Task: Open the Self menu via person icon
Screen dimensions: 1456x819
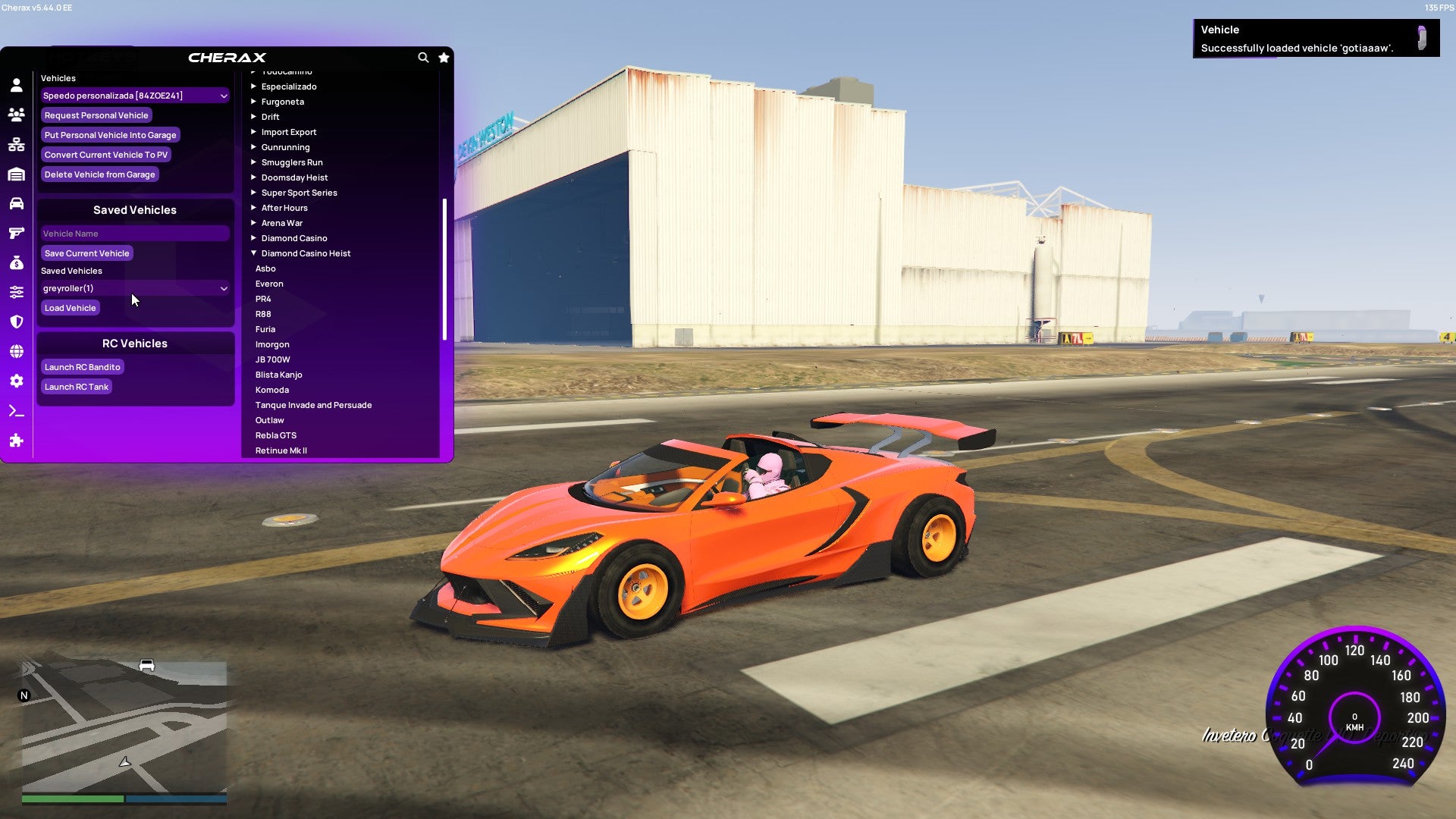Action: pos(15,86)
